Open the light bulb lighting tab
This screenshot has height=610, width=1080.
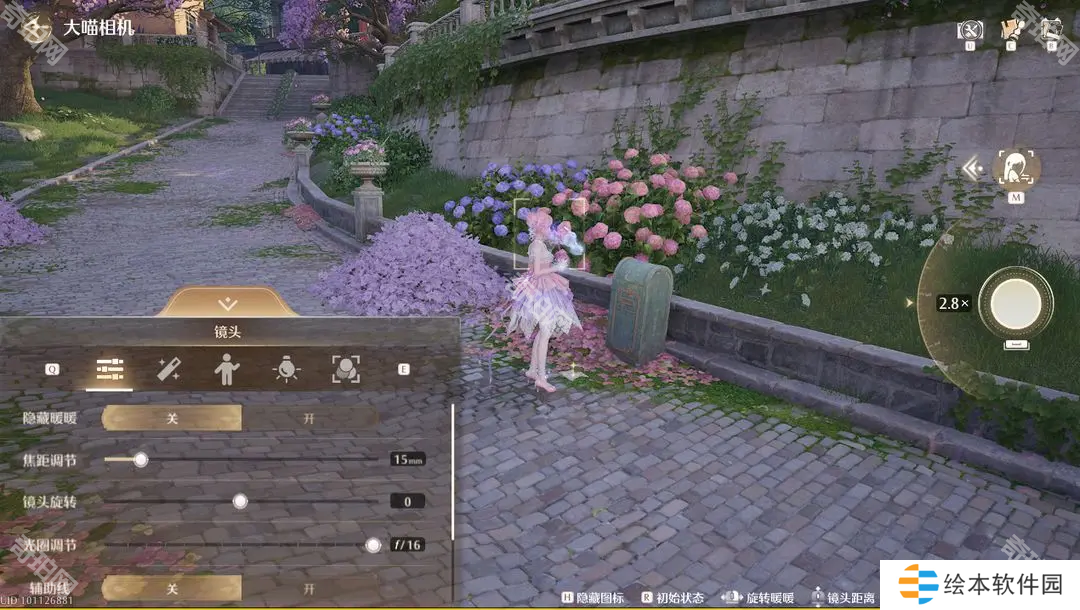(287, 370)
